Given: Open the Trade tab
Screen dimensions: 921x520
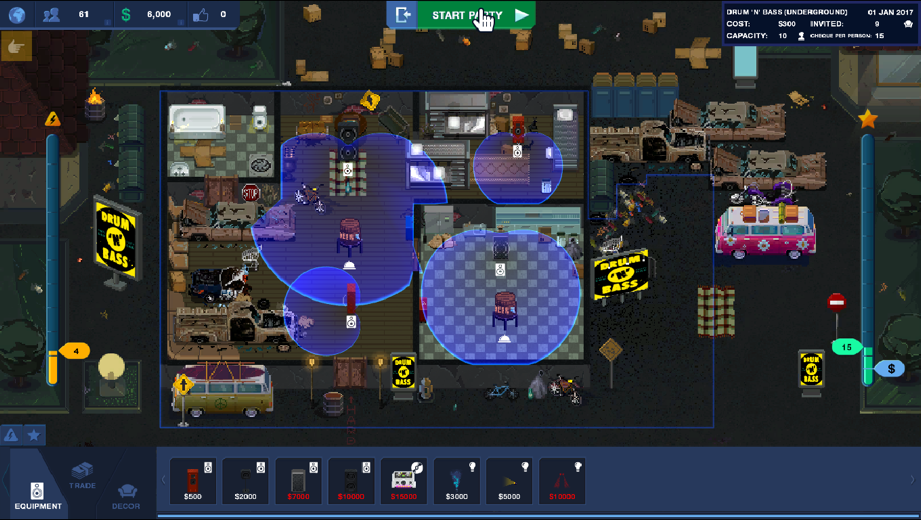Looking at the screenshot, I should click(82, 475).
